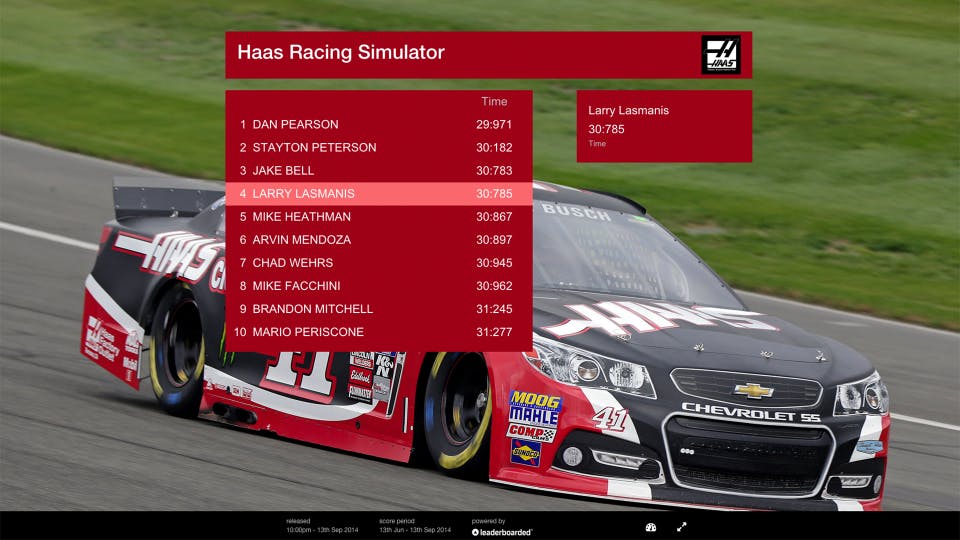The width and height of the screenshot is (960, 540).
Task: Open the leaderboarded link in footer
Action: click(x=503, y=532)
